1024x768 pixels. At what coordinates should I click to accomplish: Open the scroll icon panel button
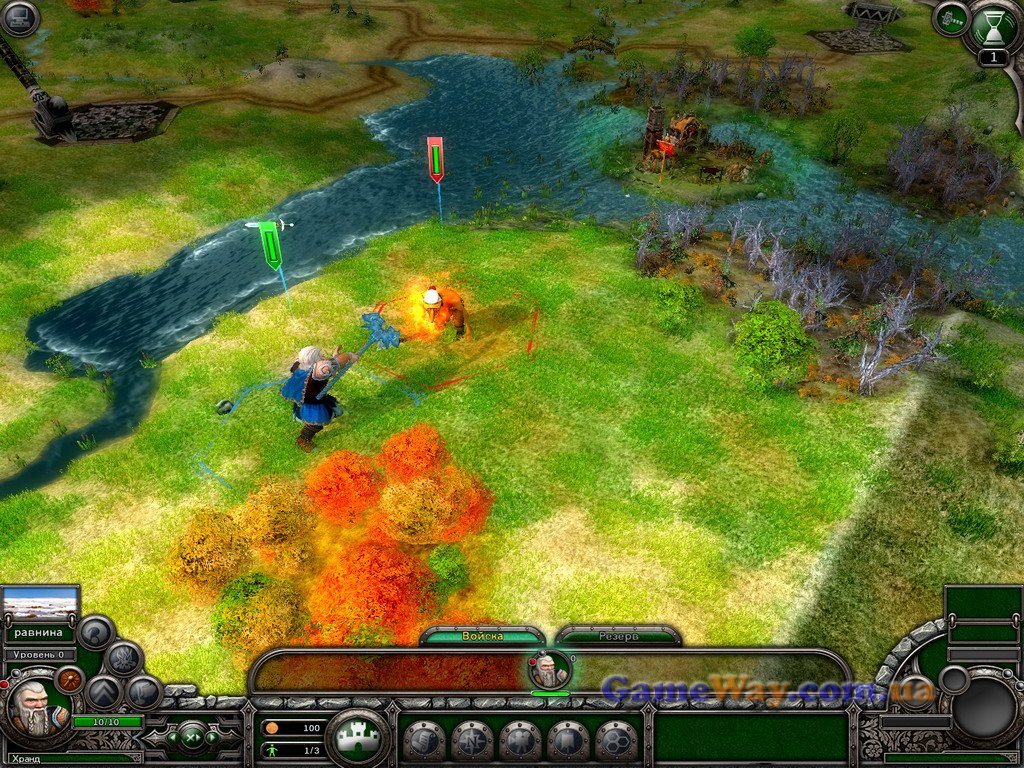click(x=424, y=741)
